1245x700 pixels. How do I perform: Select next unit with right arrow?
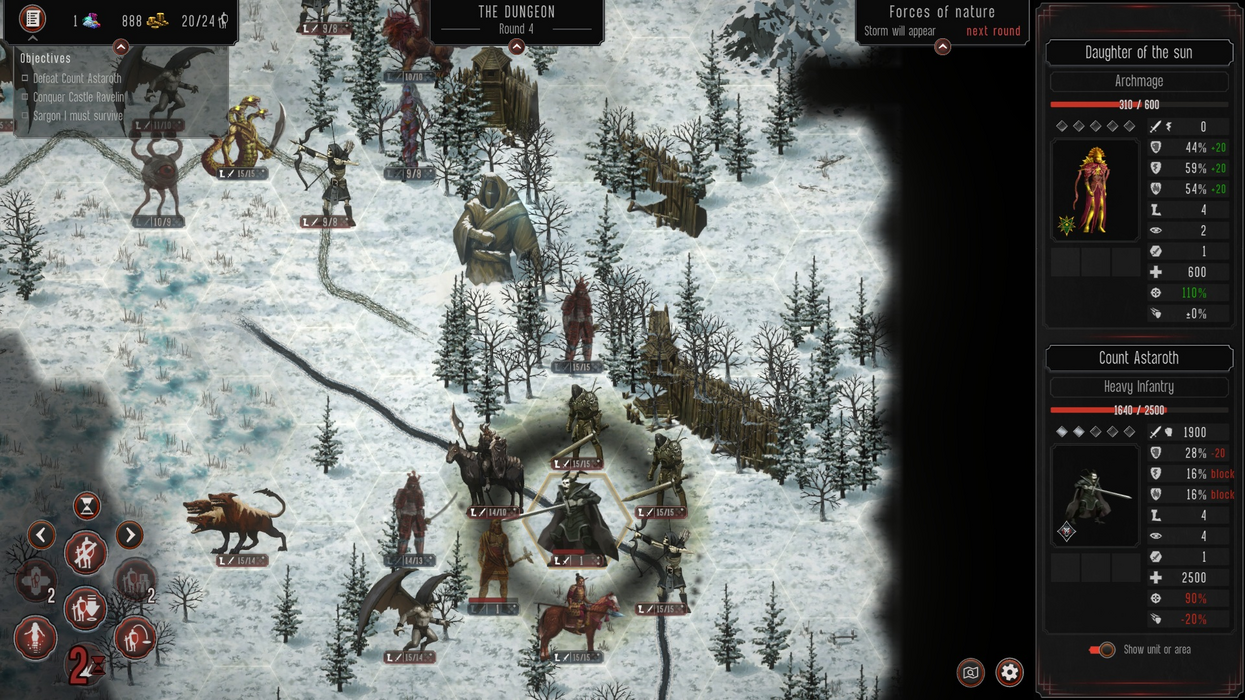coord(130,535)
